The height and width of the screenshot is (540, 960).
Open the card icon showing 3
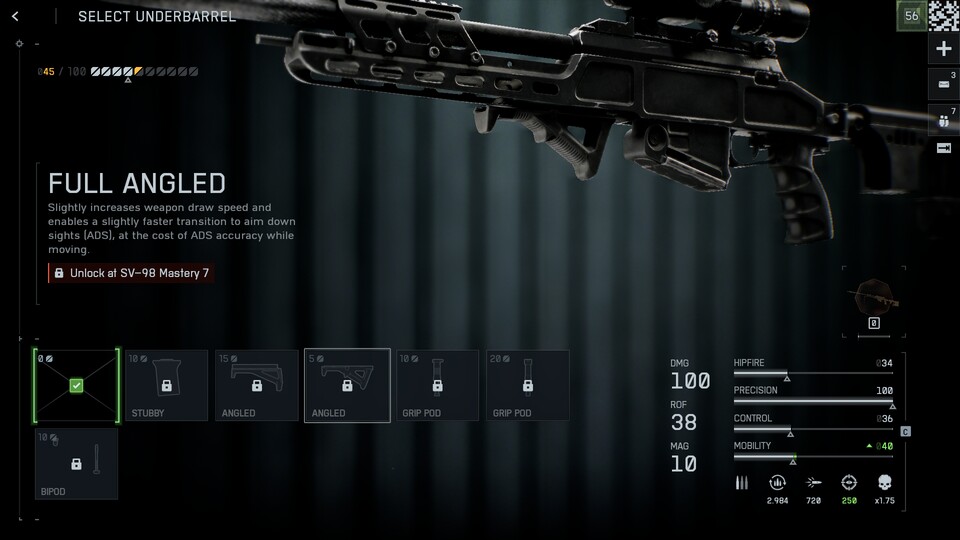[943, 83]
